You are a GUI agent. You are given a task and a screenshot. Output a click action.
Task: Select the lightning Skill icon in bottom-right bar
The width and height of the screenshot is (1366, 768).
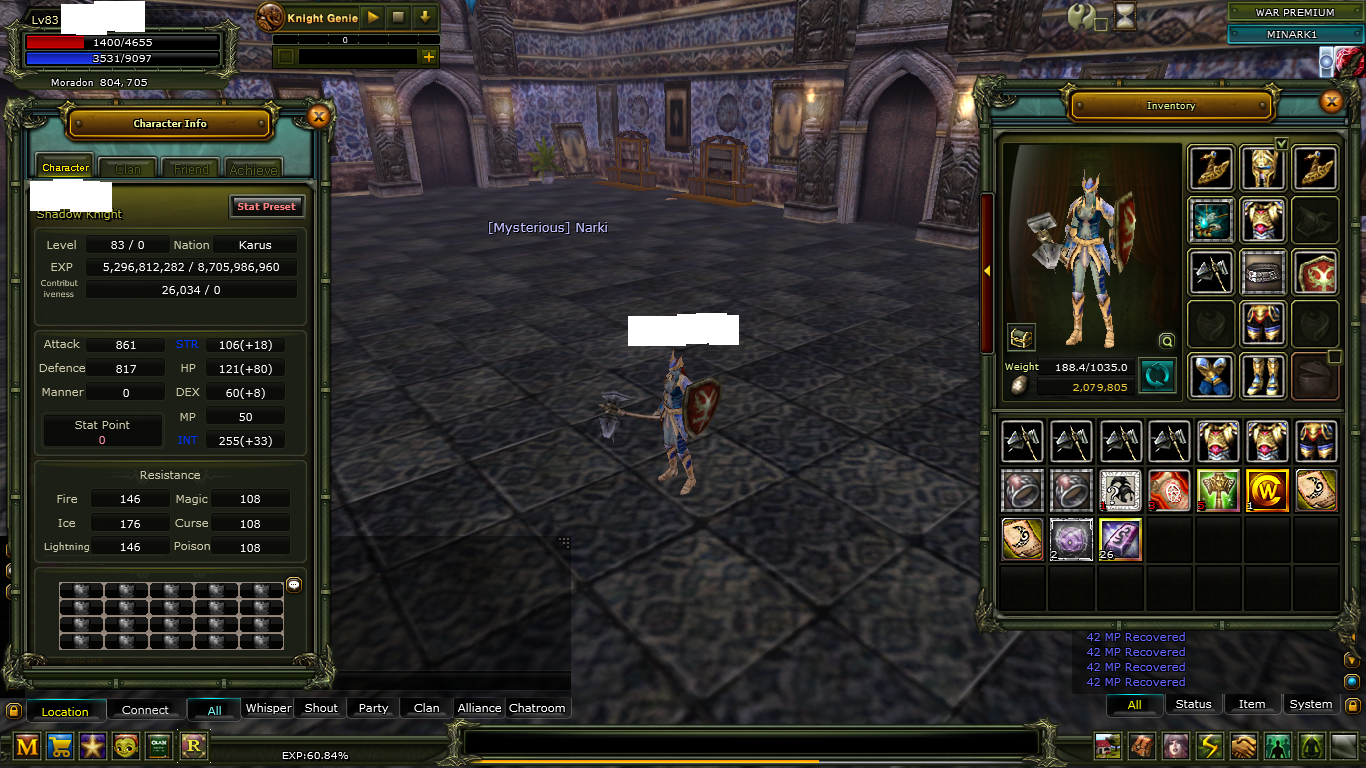(x=1209, y=746)
